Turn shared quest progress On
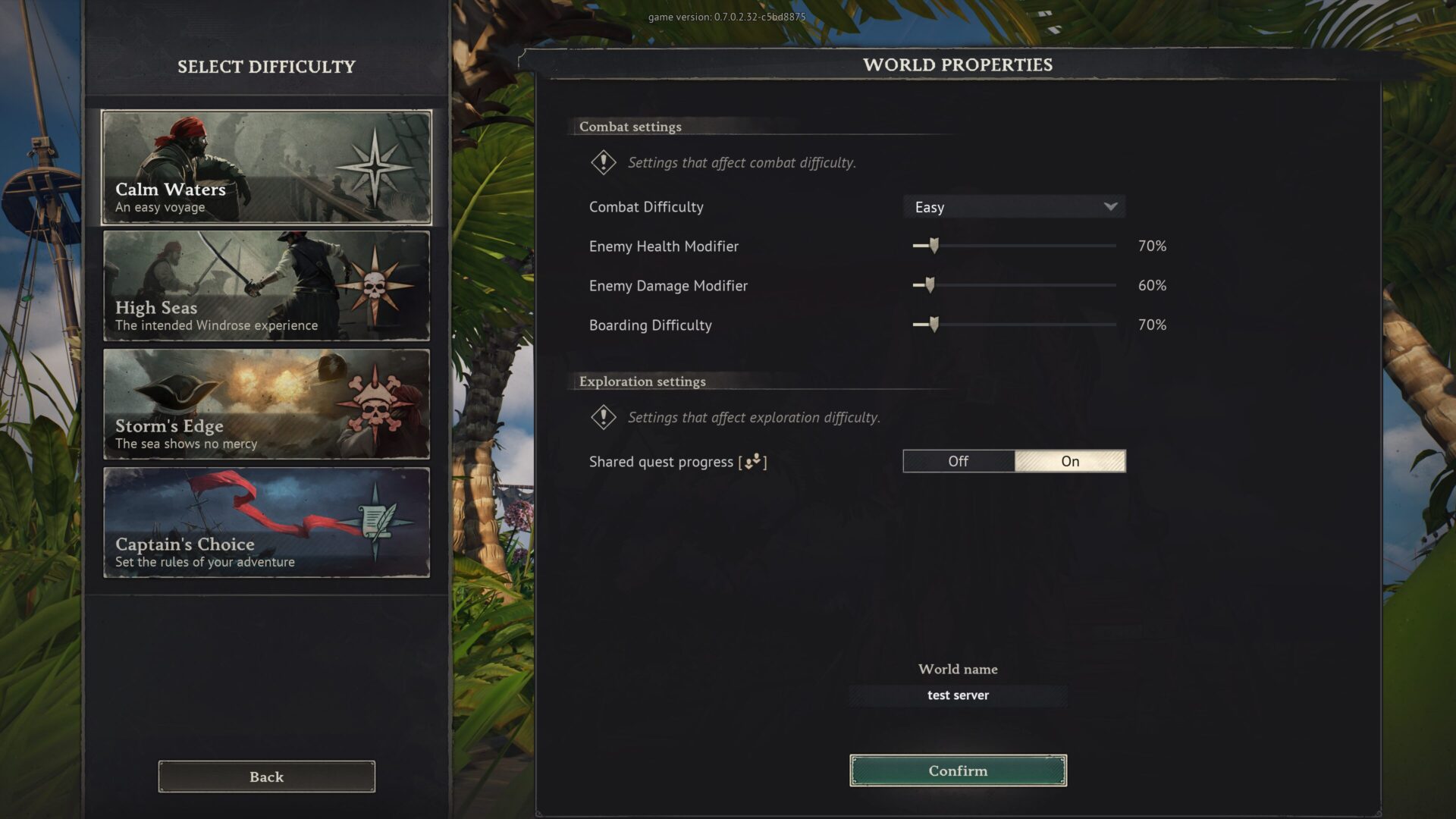1456x819 pixels. pos(1070,461)
